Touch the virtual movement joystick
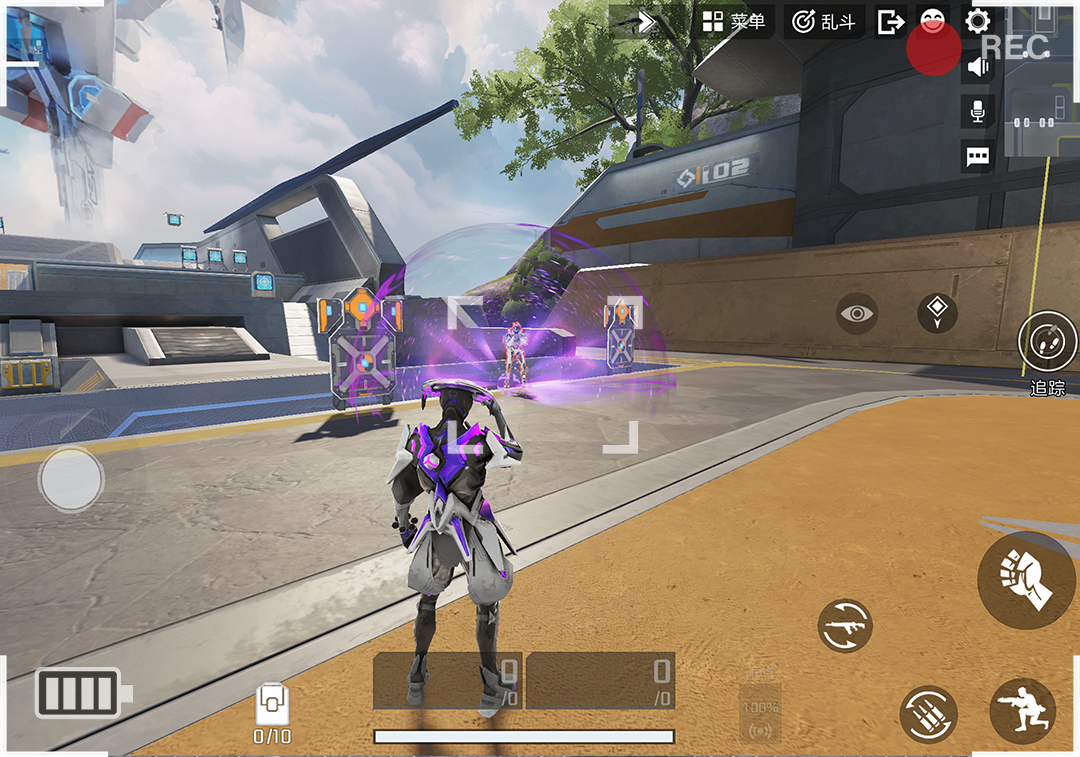This screenshot has width=1080, height=757. click(71, 480)
